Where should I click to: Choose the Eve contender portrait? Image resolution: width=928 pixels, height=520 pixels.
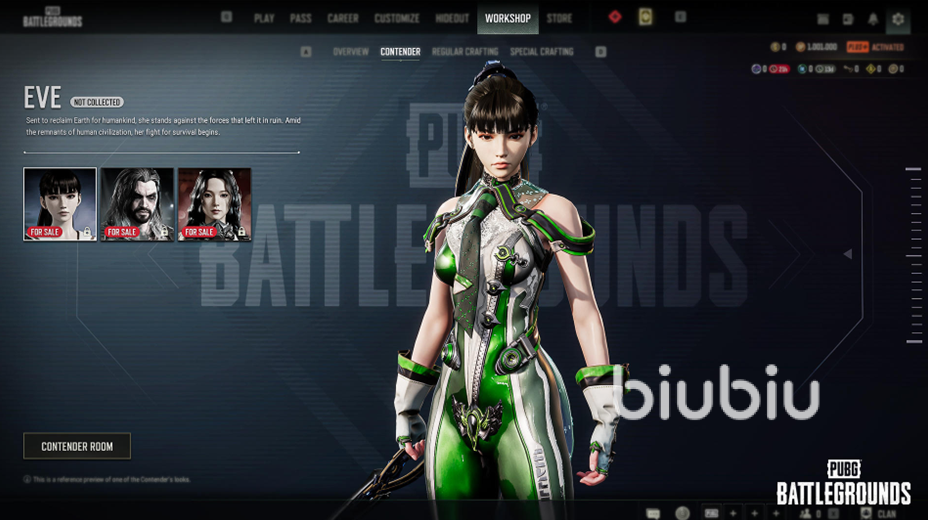tap(60, 204)
